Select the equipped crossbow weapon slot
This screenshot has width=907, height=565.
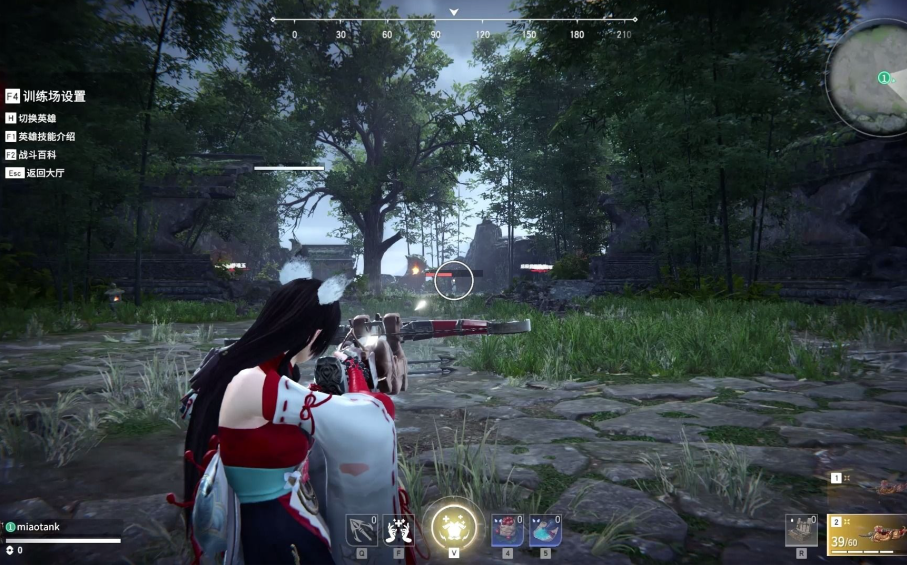pos(867,534)
